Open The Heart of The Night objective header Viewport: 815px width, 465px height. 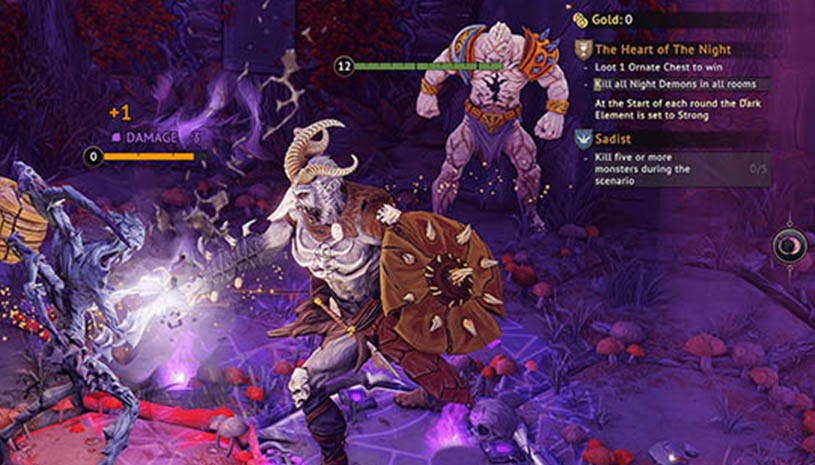click(x=663, y=48)
